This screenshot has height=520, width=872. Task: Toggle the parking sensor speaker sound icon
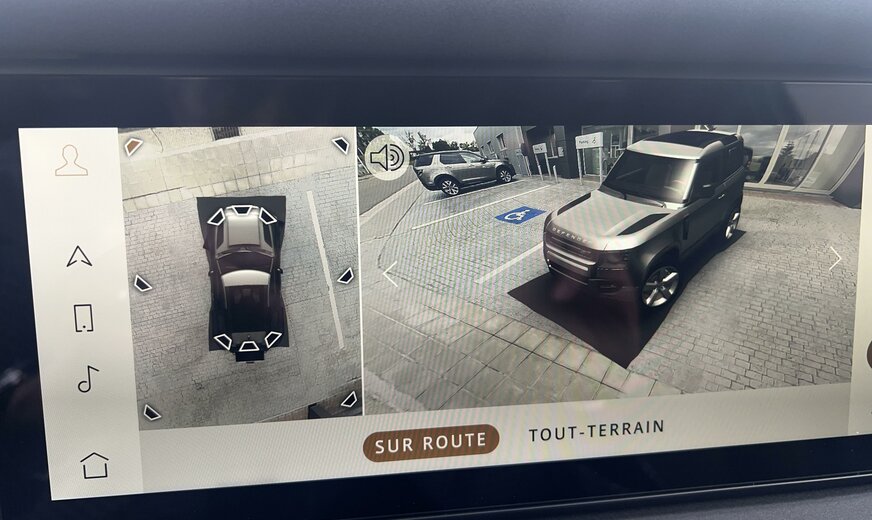click(x=386, y=157)
